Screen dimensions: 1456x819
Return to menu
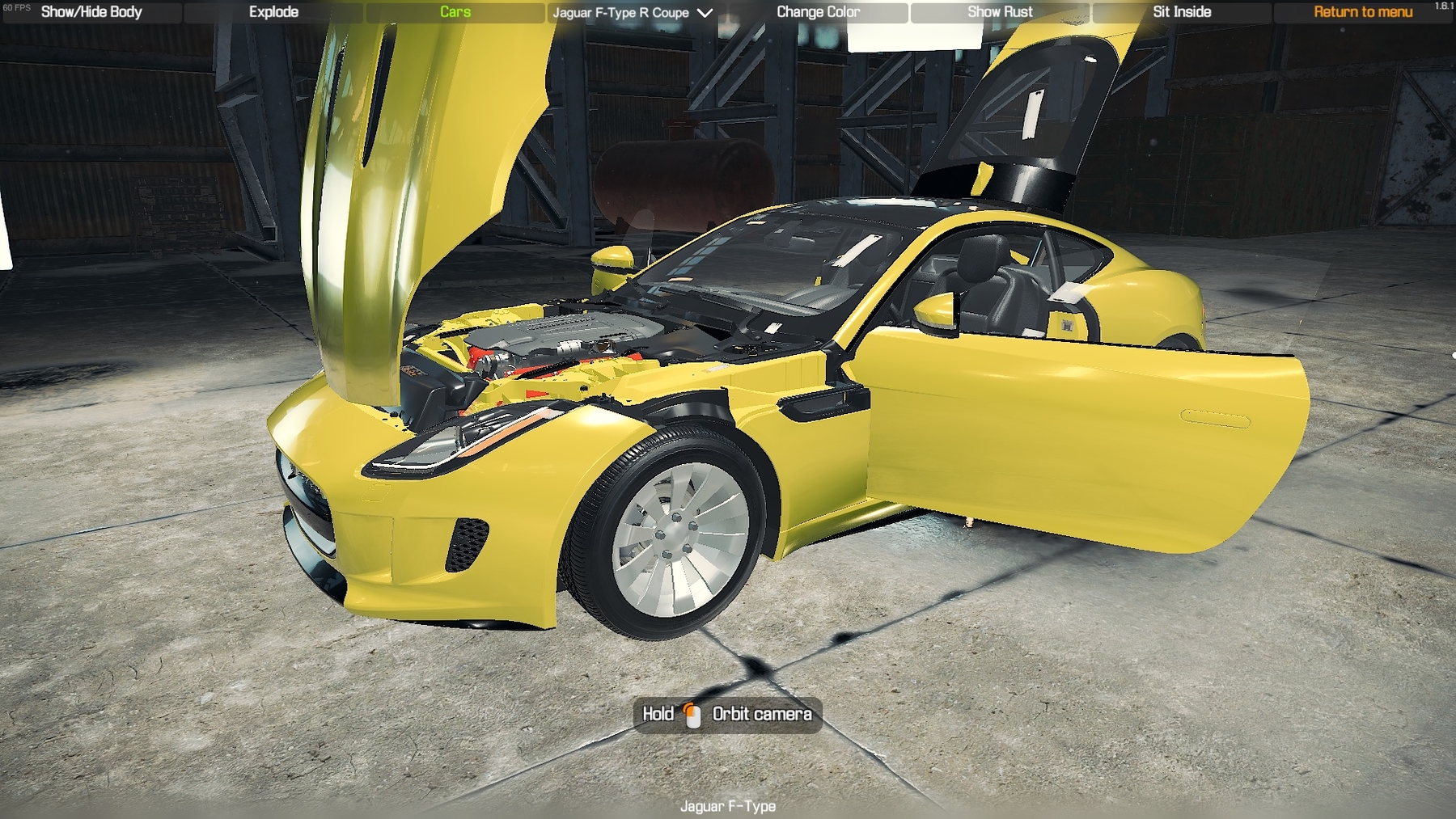(1362, 12)
